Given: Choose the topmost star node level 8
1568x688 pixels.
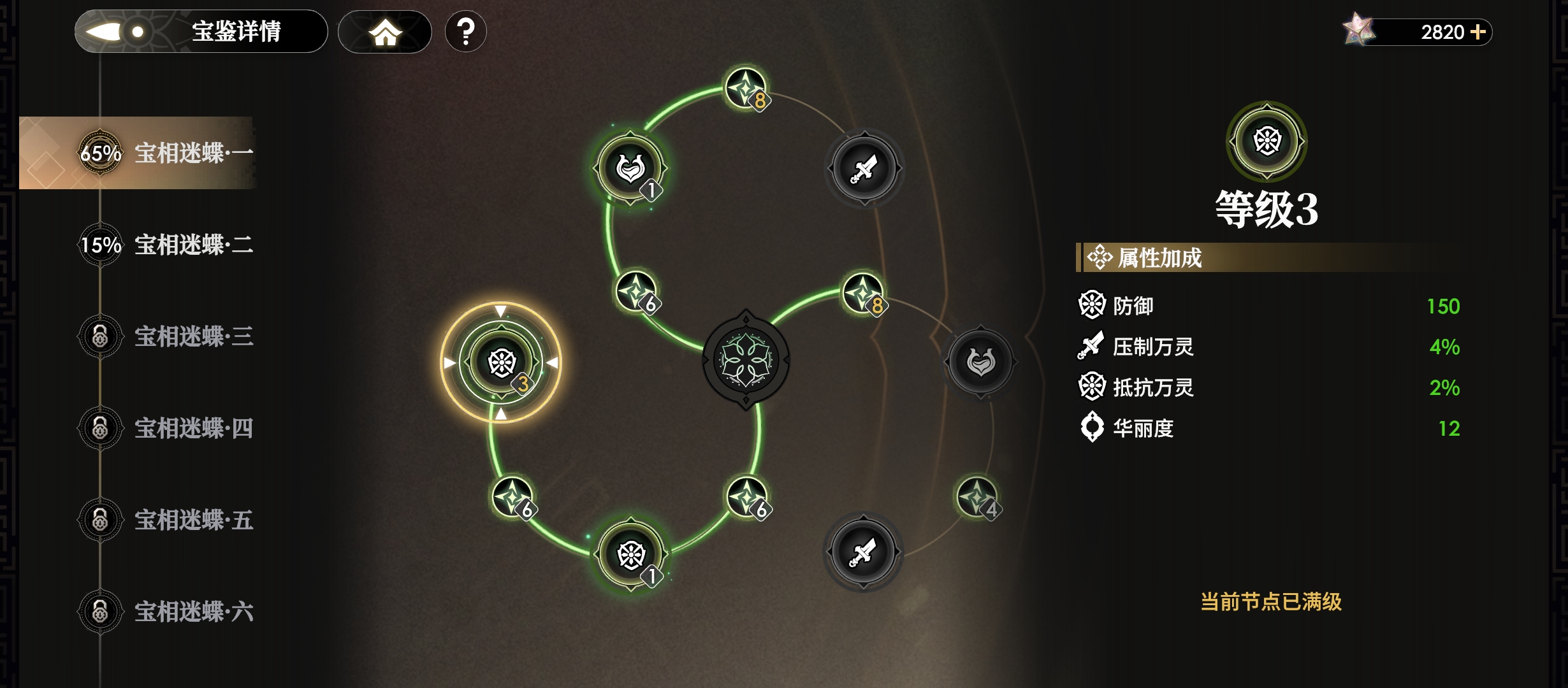Looking at the screenshot, I should pos(746,89).
